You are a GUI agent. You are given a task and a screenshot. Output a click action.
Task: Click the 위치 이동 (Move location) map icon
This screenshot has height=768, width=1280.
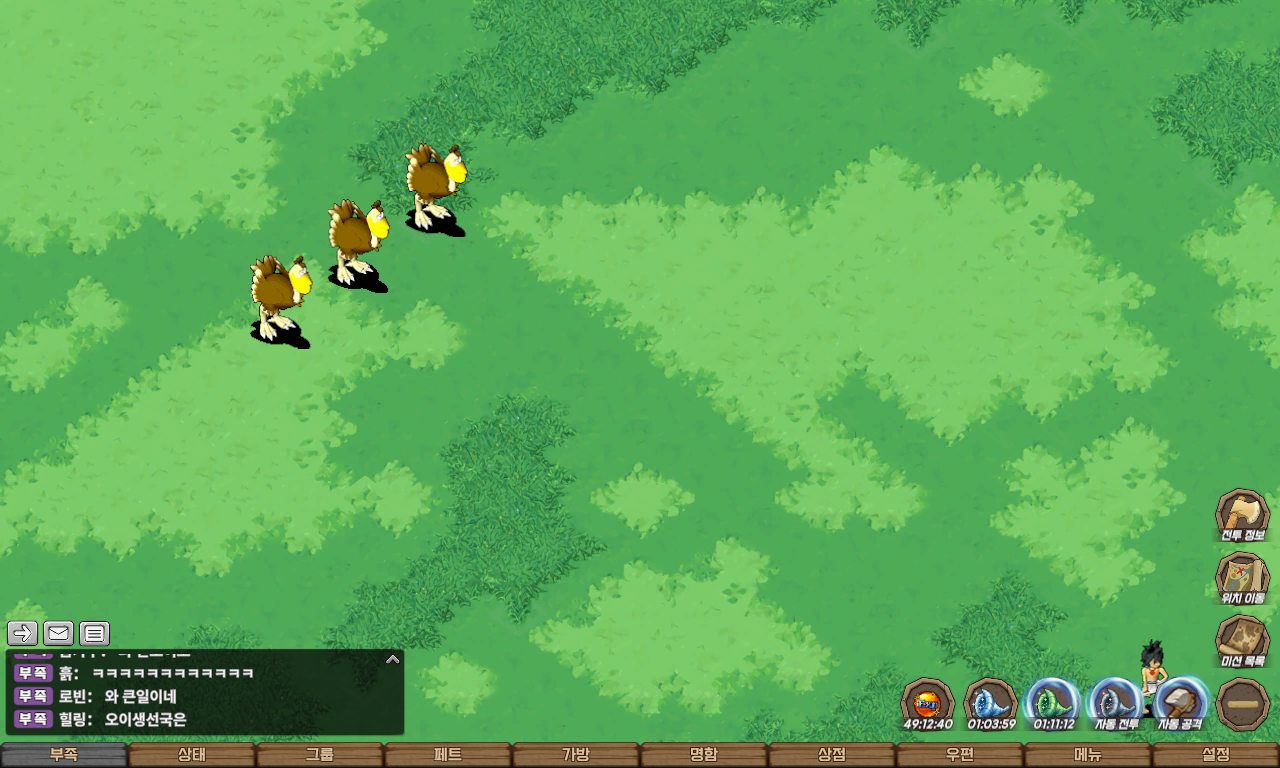(x=1242, y=578)
